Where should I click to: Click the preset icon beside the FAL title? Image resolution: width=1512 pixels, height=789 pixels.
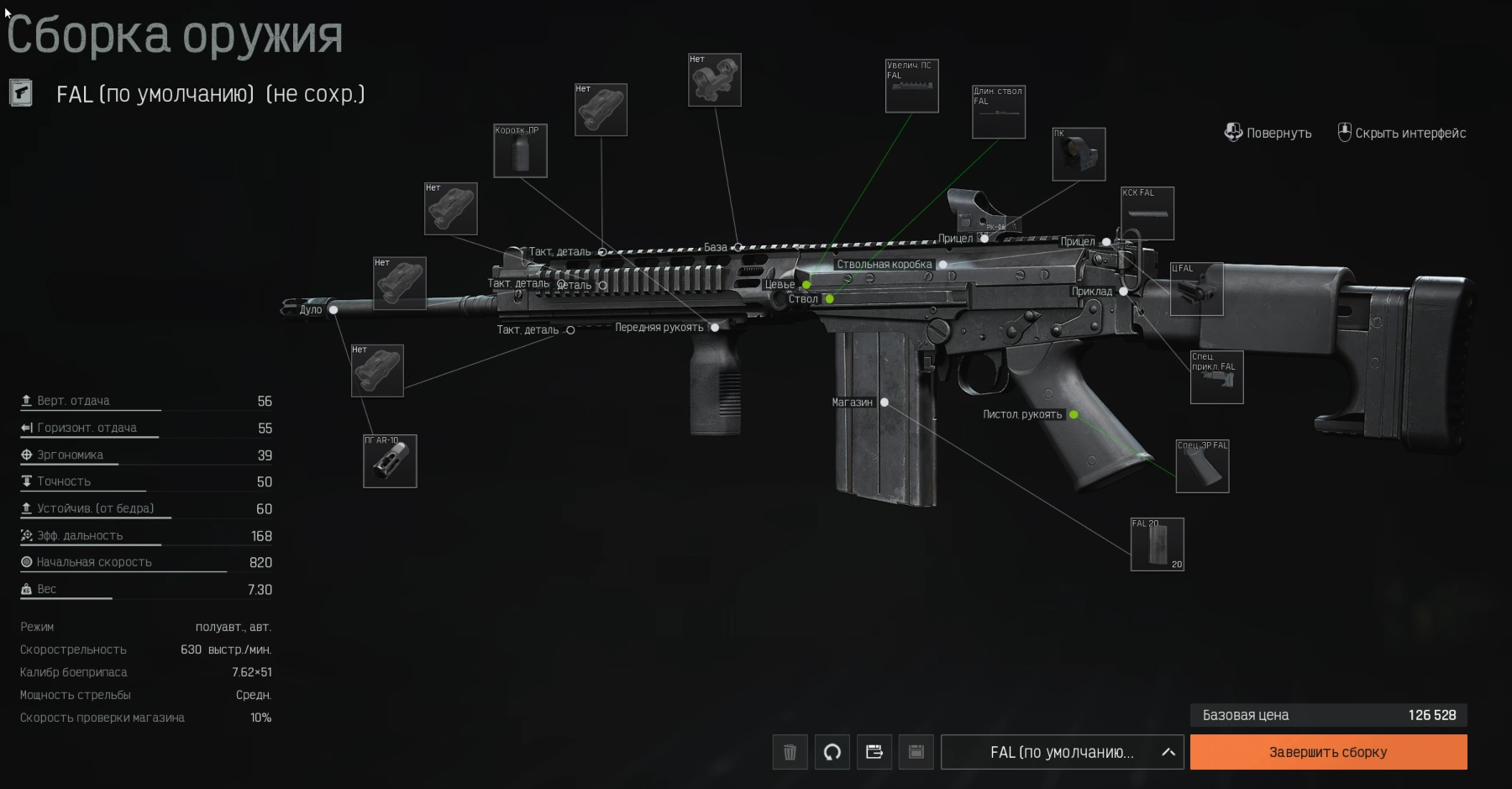[21, 93]
